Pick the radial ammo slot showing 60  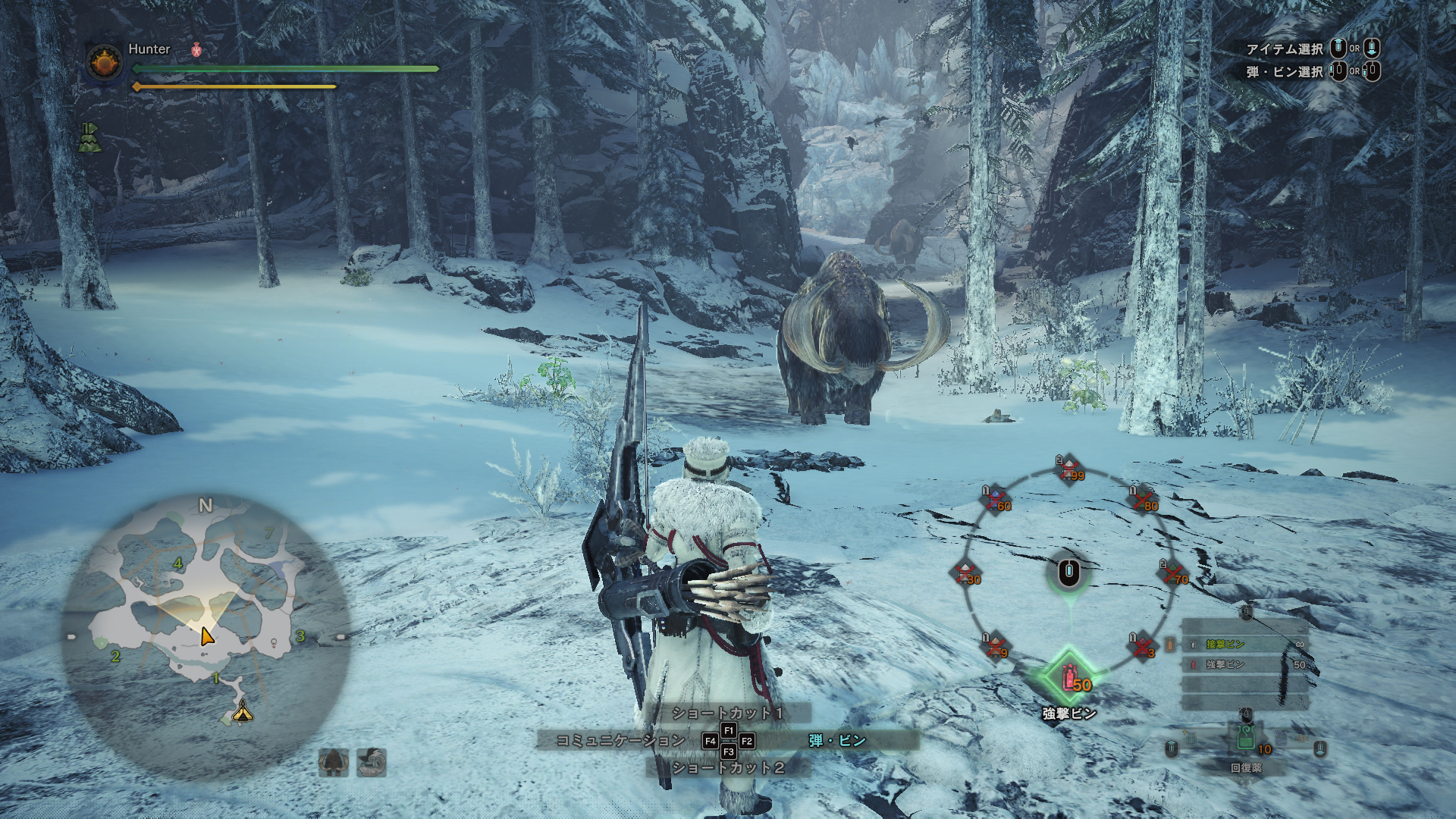tap(996, 500)
